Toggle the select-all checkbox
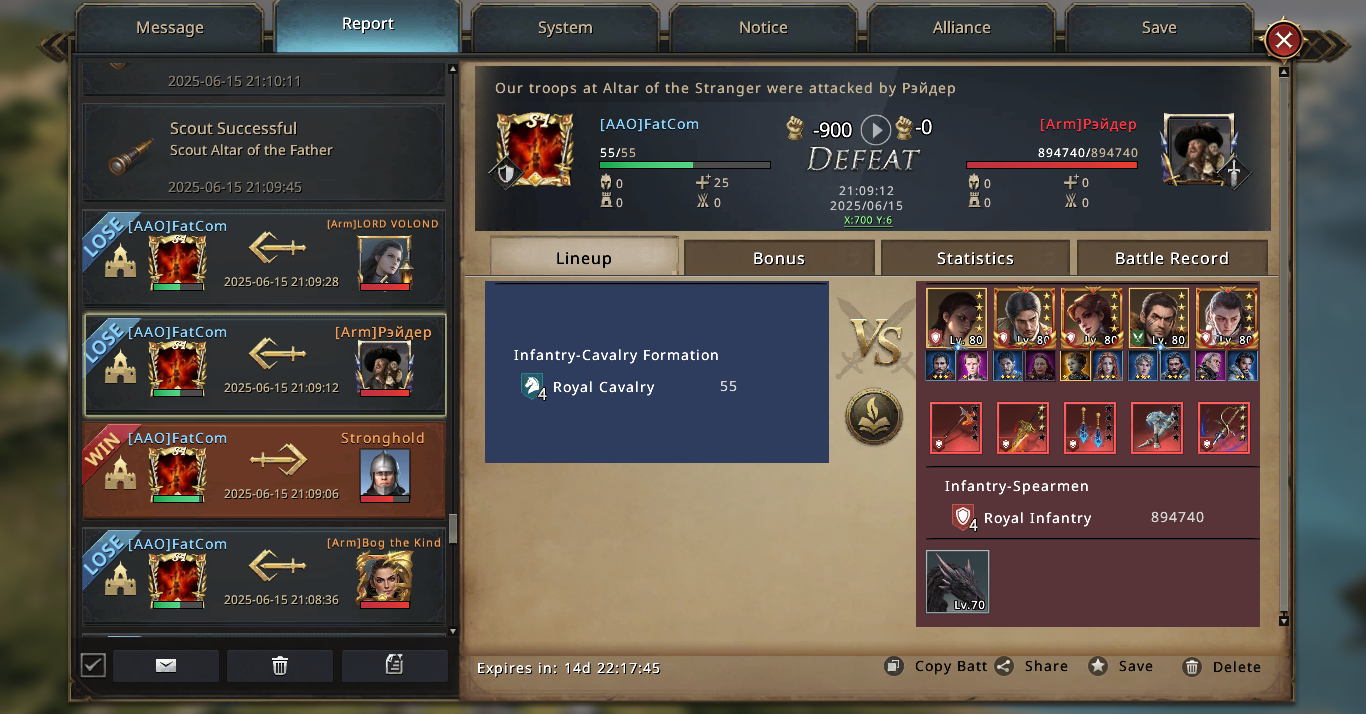Viewport: 1366px width, 714px height. [93, 665]
